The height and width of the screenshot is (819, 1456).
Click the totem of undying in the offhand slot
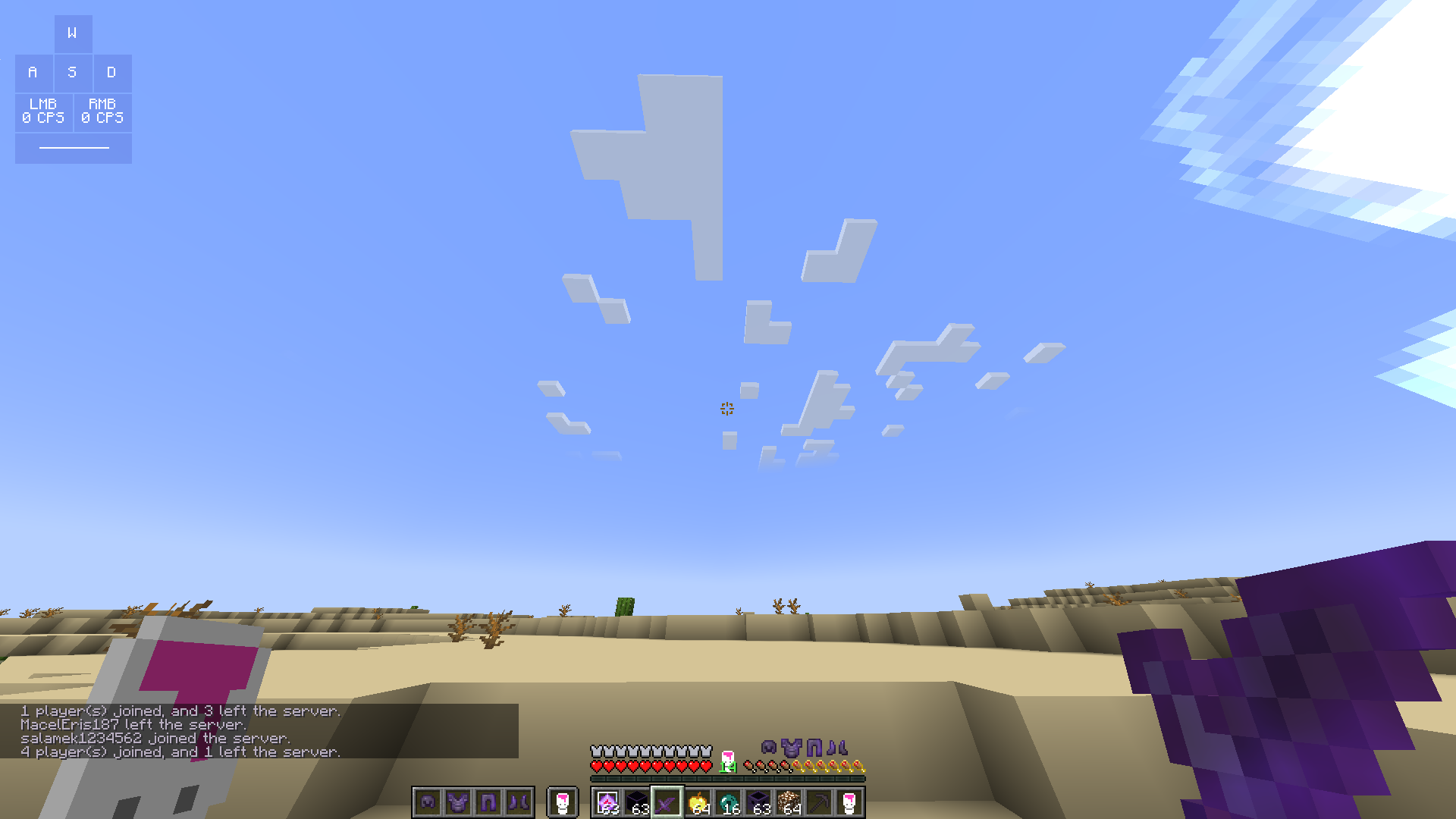click(x=561, y=802)
